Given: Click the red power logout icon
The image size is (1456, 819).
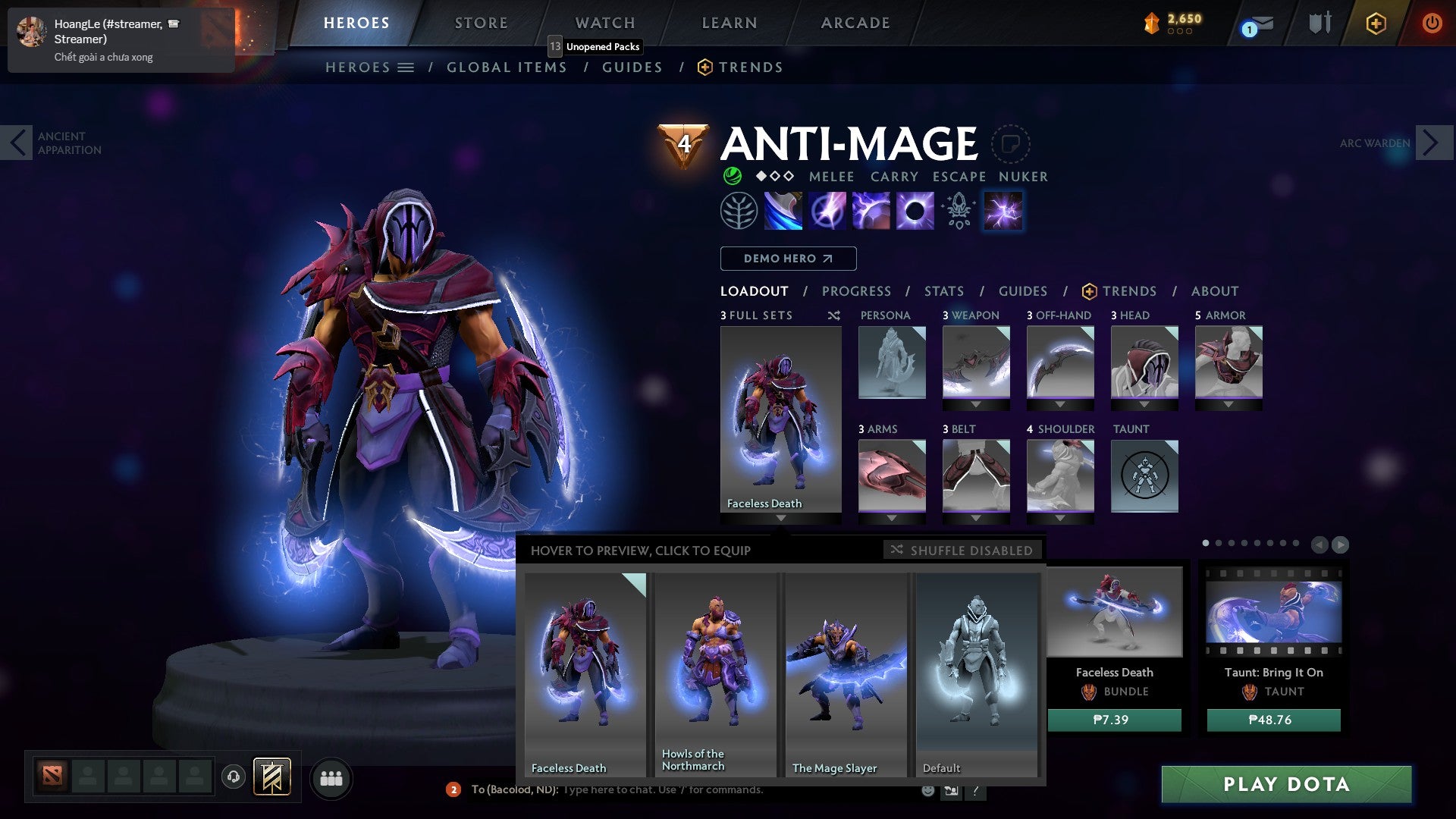Looking at the screenshot, I should coord(1432,24).
